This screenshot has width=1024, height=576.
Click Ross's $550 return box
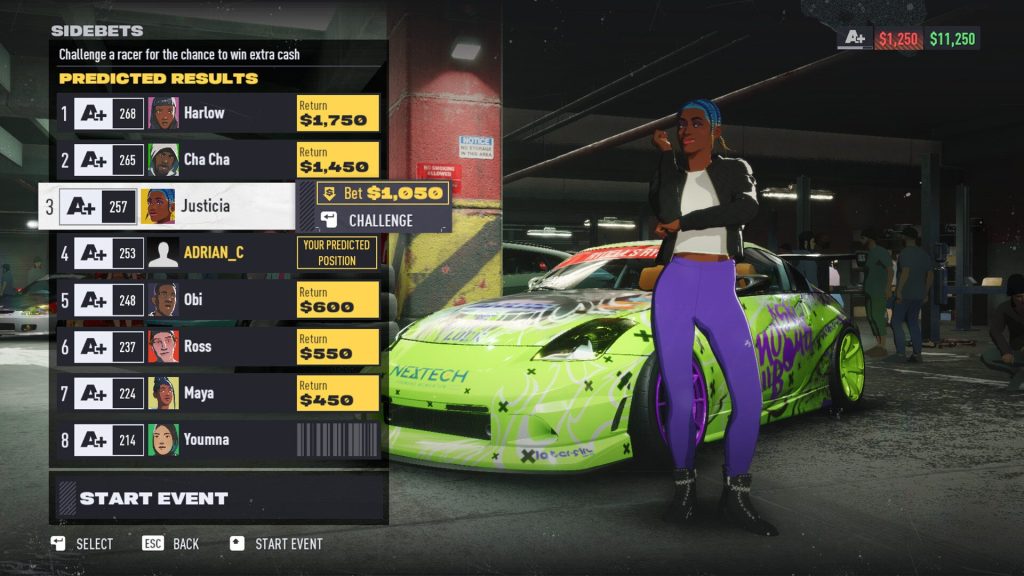(x=338, y=346)
